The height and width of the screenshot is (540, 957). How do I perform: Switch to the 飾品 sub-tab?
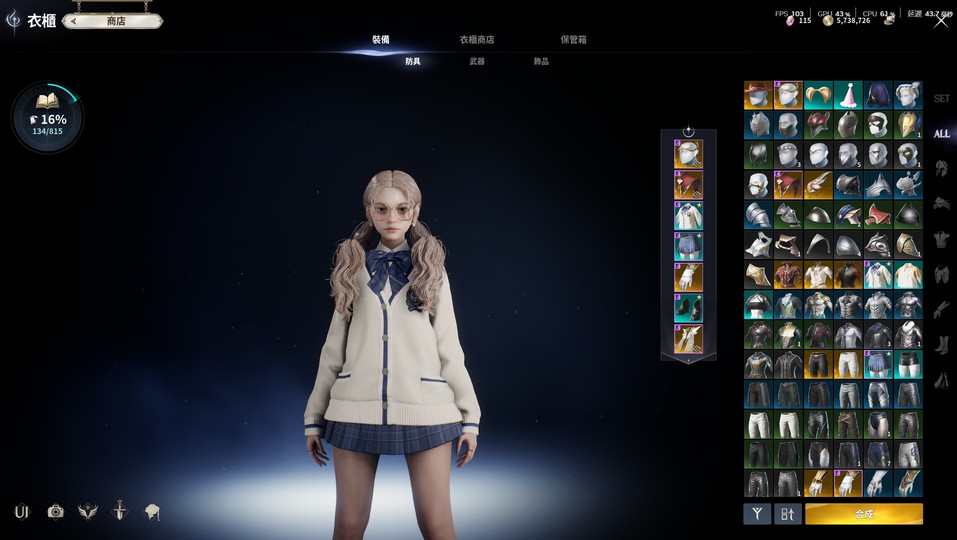(x=541, y=62)
